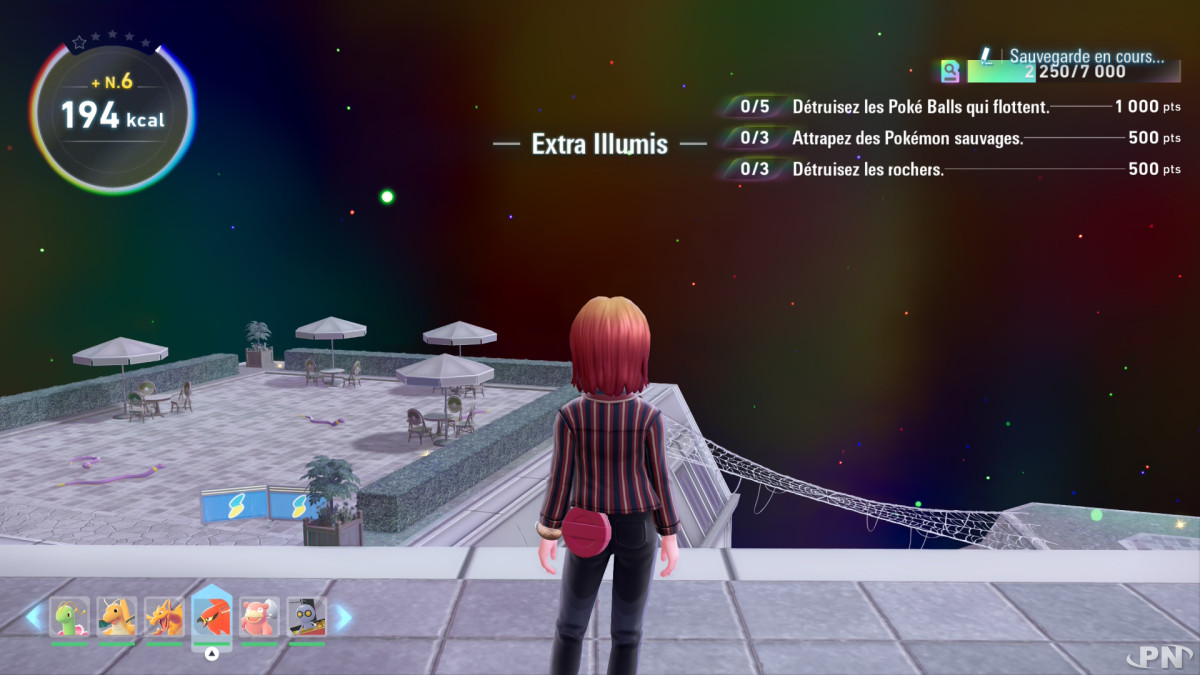The height and width of the screenshot is (675, 1200).
Task: Choose the Dragonite party slot
Action: 117,617
